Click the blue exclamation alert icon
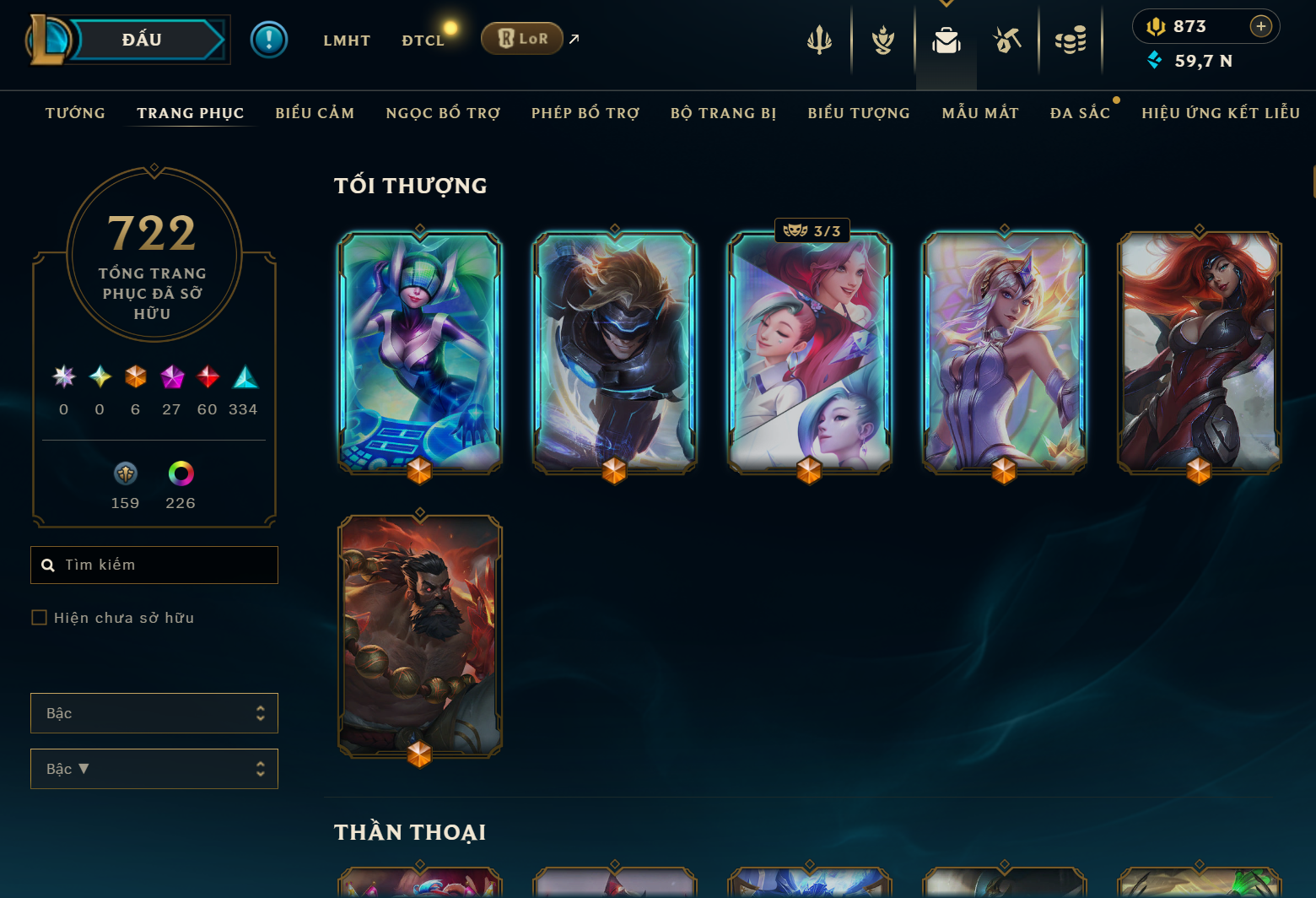Viewport: 1316px width, 898px height. 268,39
